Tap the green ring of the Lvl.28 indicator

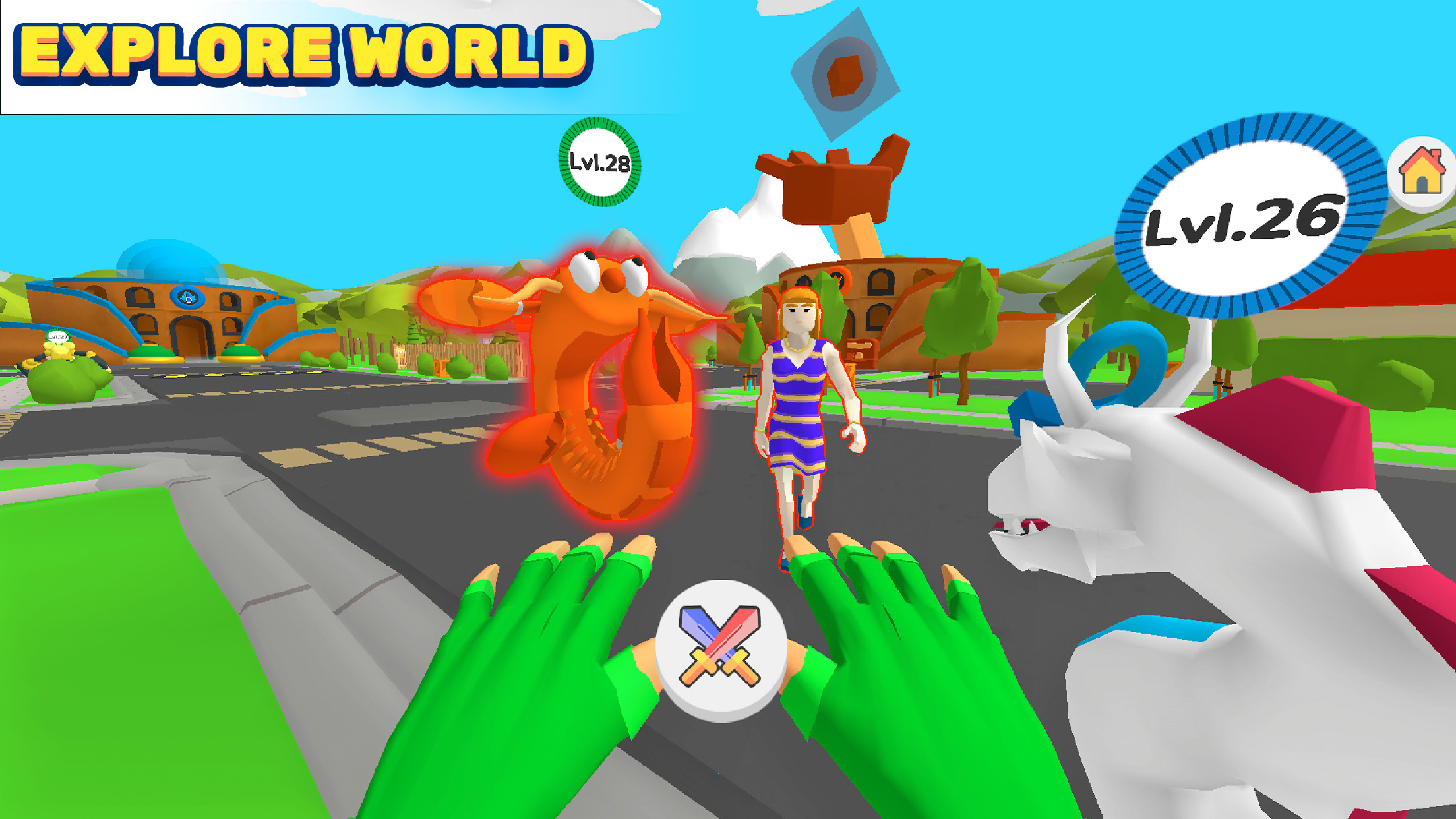[598, 125]
